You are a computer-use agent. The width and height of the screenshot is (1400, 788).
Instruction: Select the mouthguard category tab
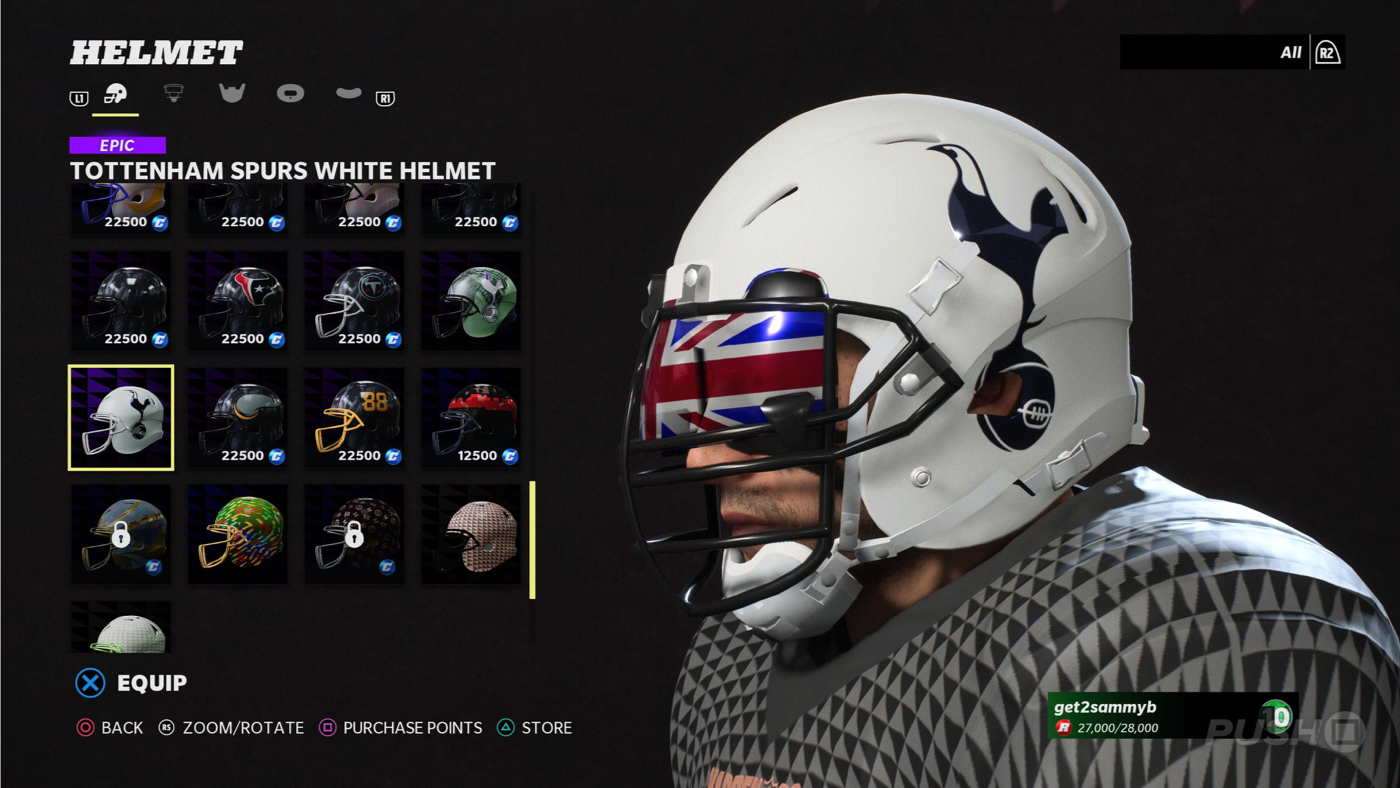click(x=348, y=93)
